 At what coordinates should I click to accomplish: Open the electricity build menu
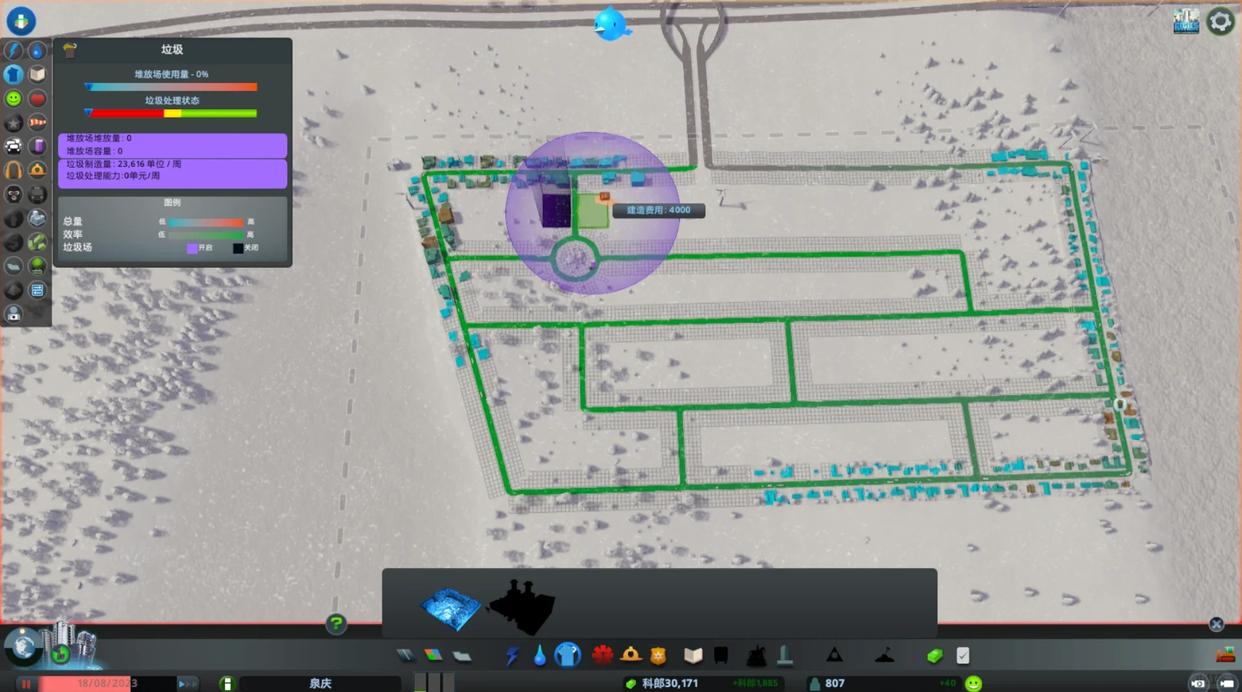pyautogui.click(x=512, y=656)
